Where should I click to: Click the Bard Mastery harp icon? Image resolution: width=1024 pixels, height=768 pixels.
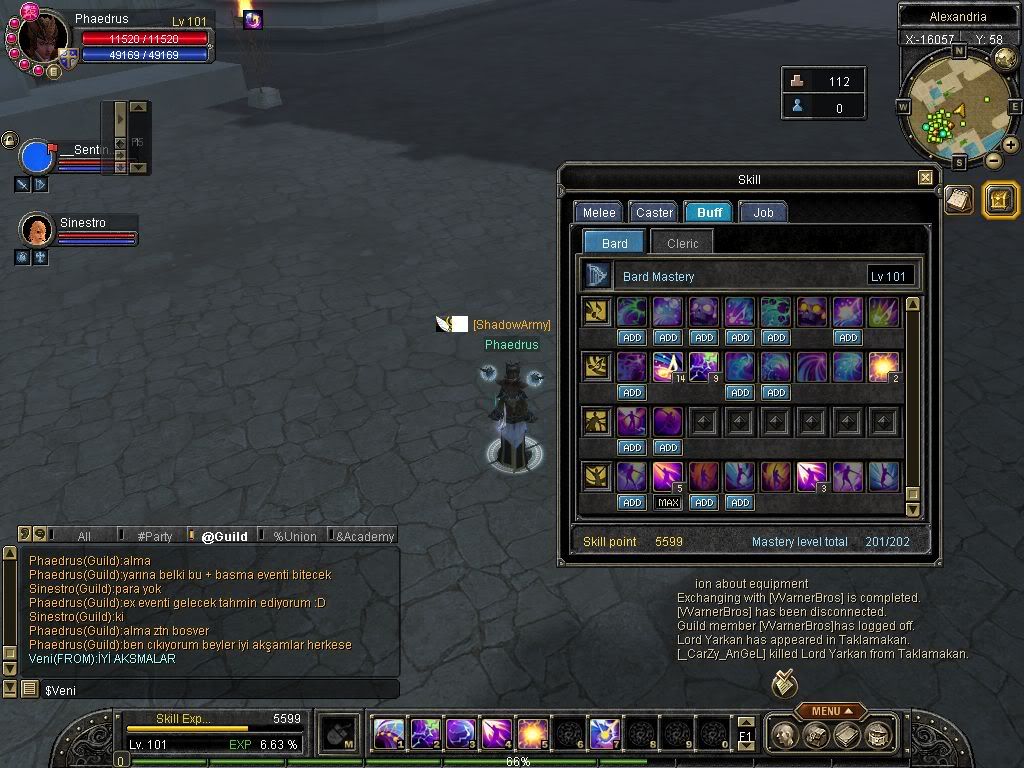[x=598, y=276]
